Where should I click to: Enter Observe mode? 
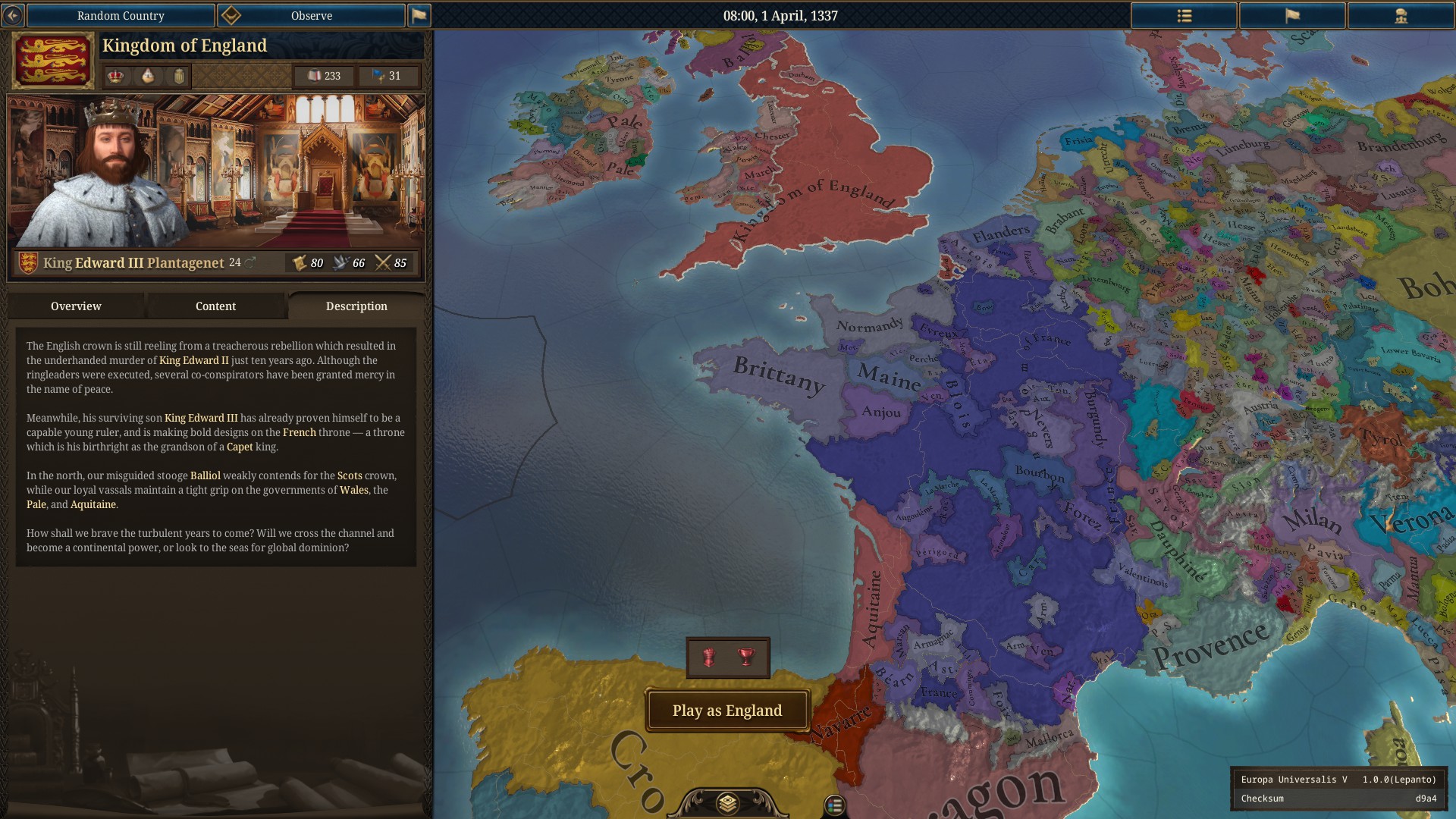point(312,15)
